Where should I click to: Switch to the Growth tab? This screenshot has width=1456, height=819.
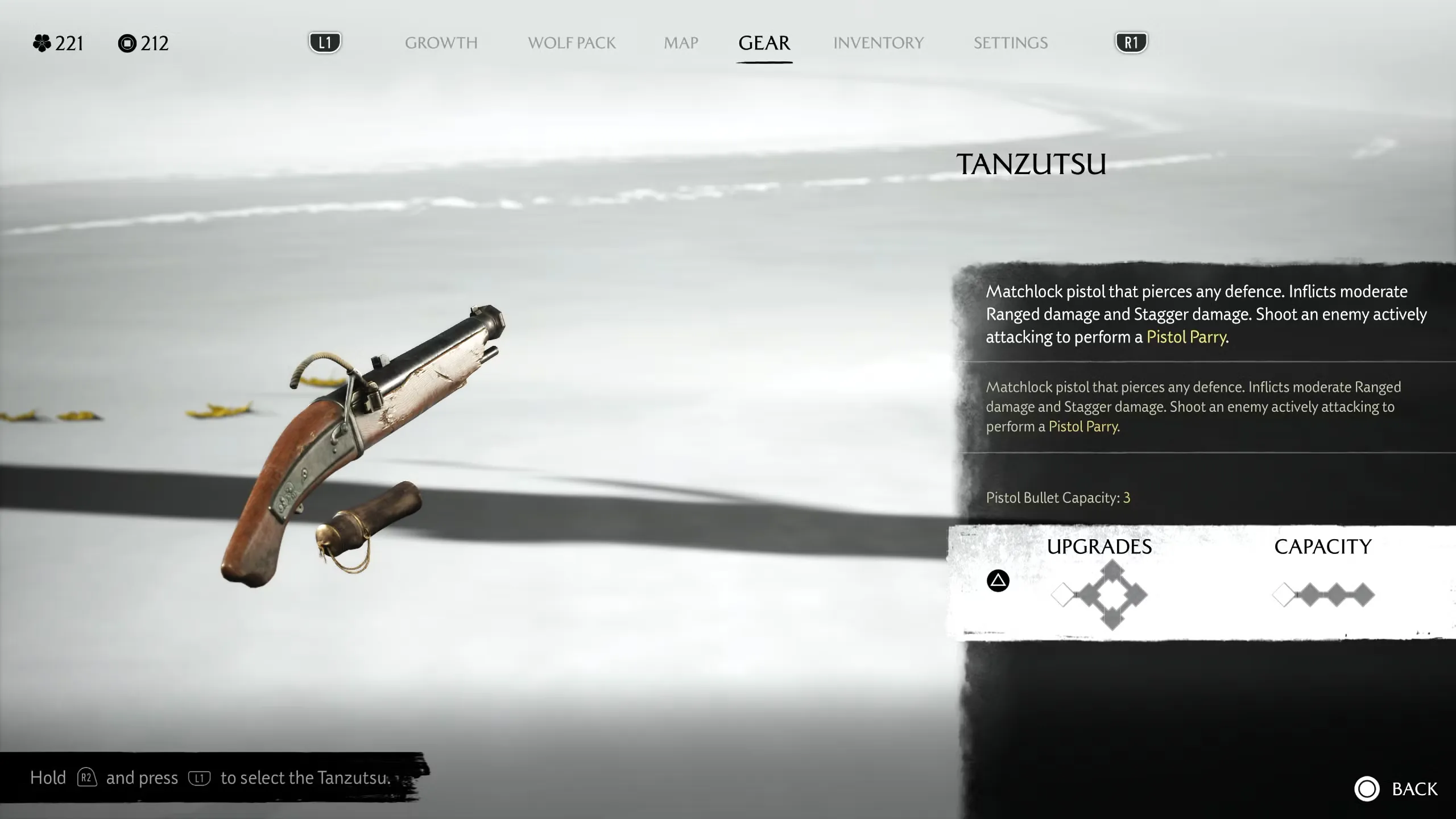(x=441, y=43)
